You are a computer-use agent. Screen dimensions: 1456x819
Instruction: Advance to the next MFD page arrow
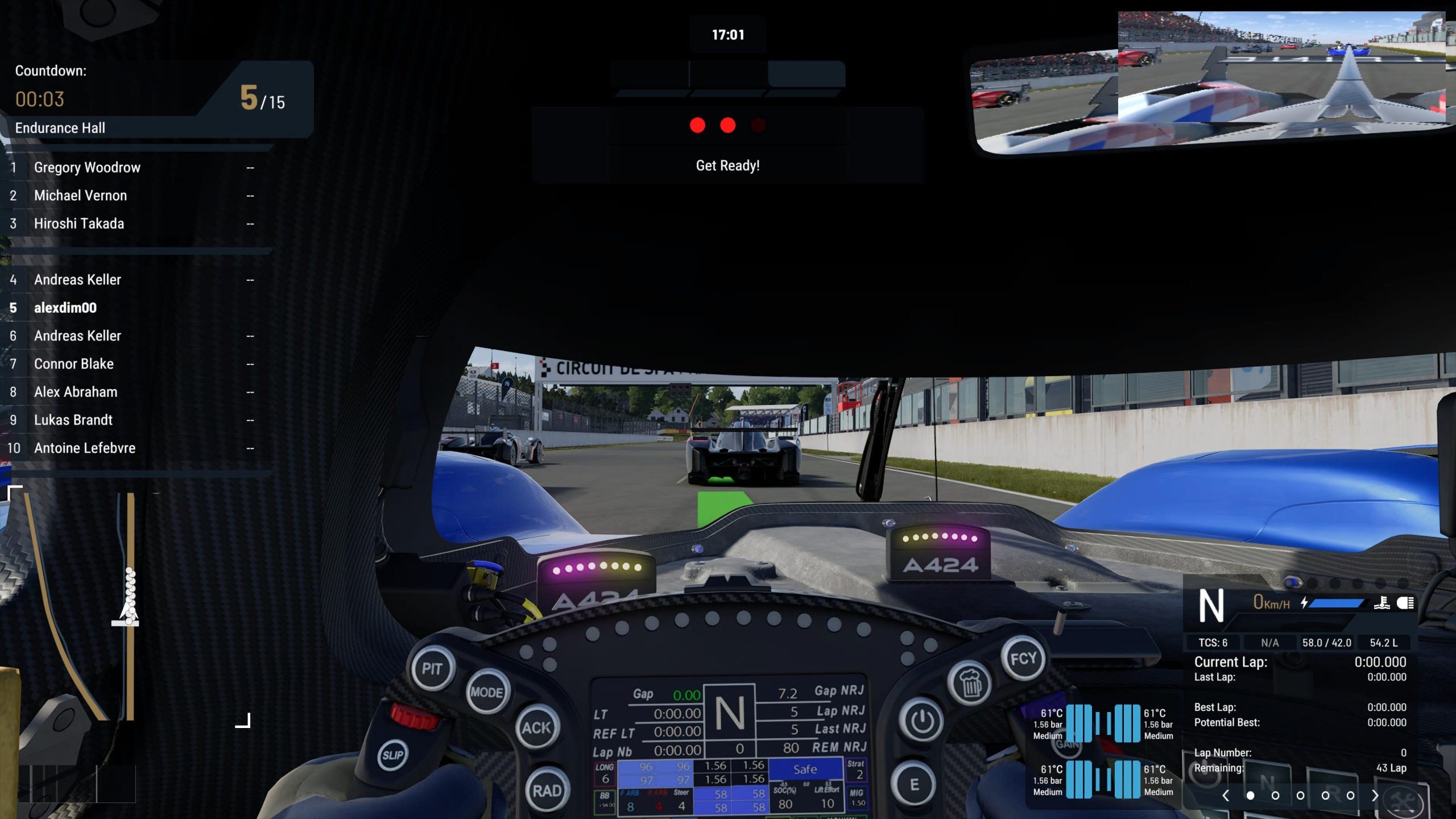point(1375,796)
